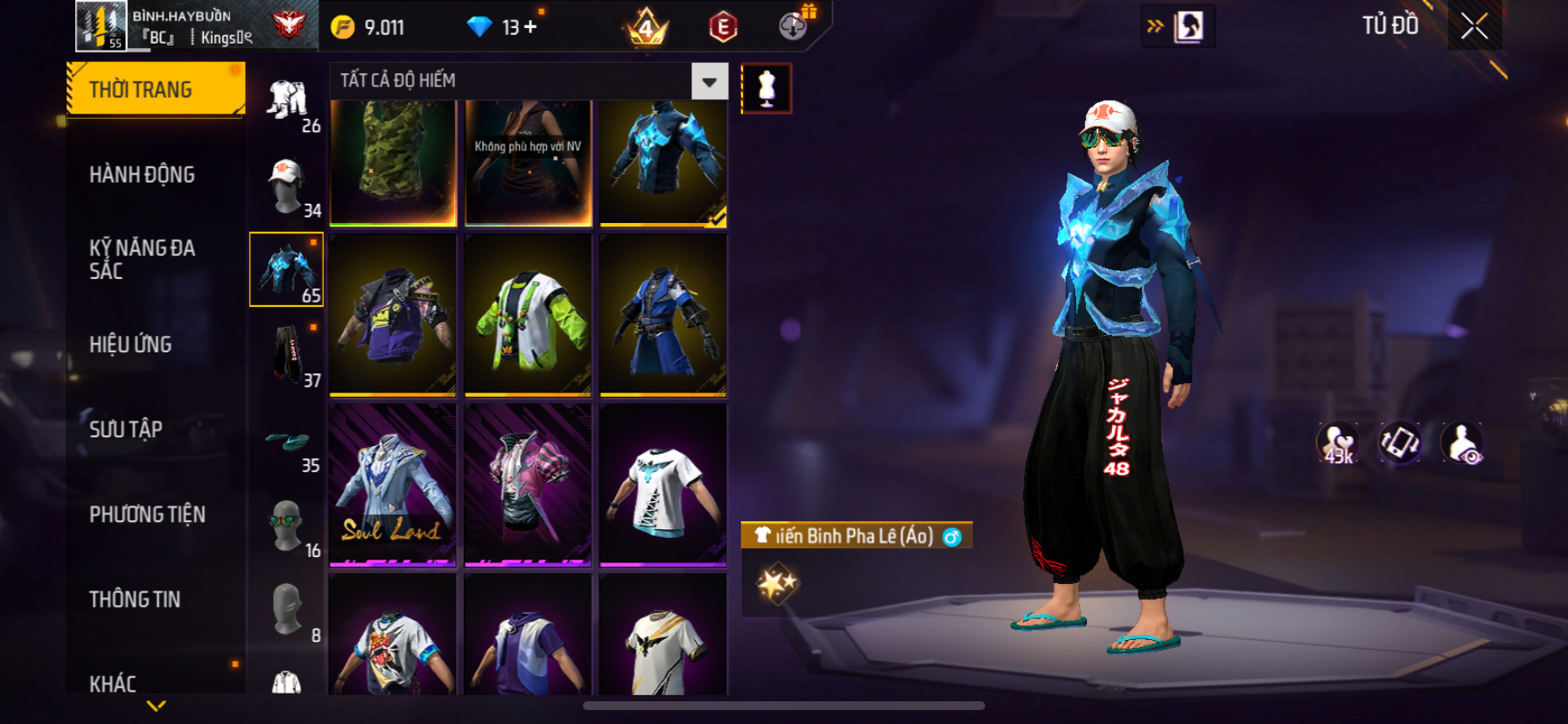Show the THÔNG TIN tab

pos(135,599)
